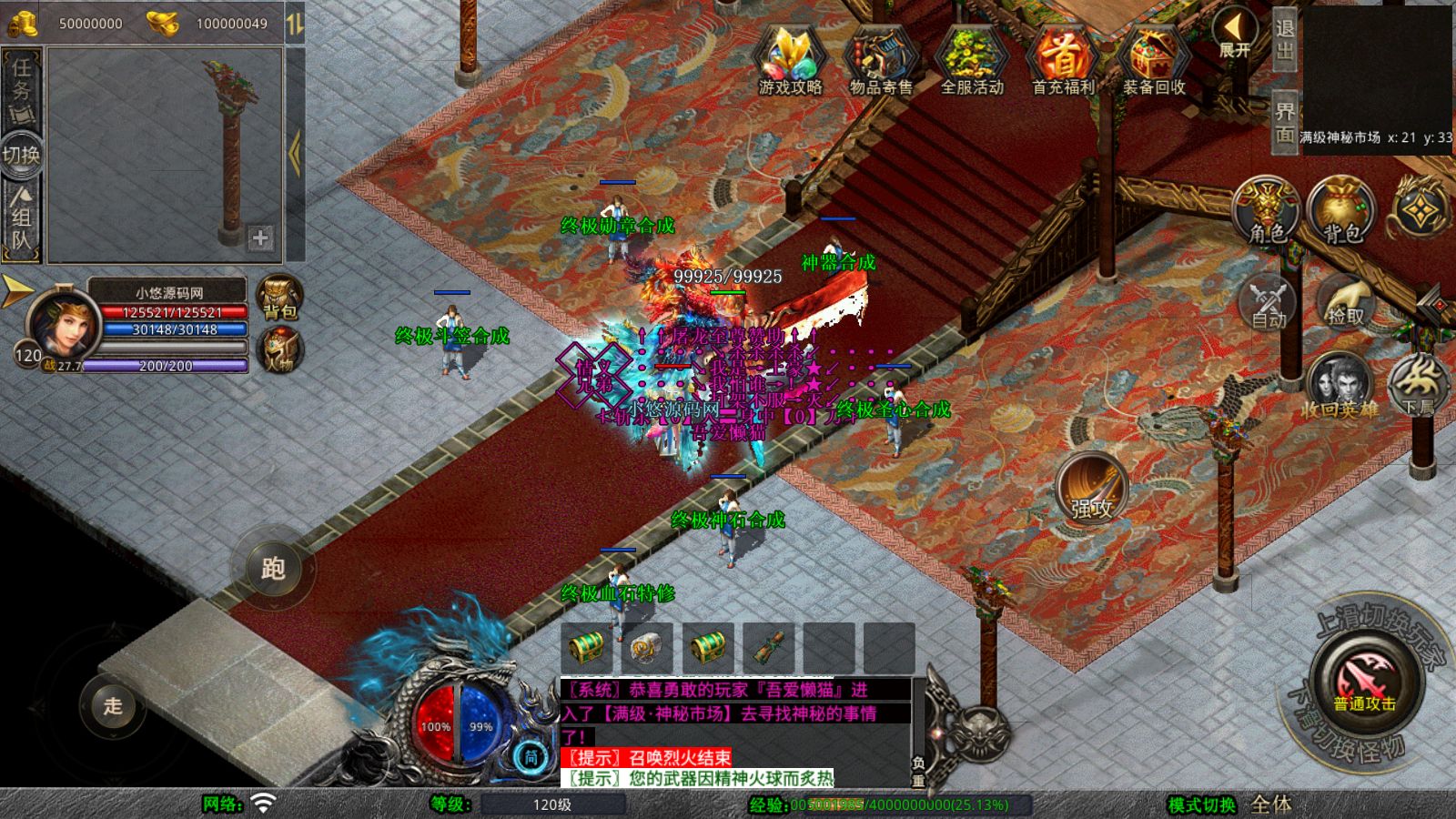This screenshot has height=819, width=1456.
Task: Tap the 普通攻击 normal attack button
Action: click(x=1365, y=682)
